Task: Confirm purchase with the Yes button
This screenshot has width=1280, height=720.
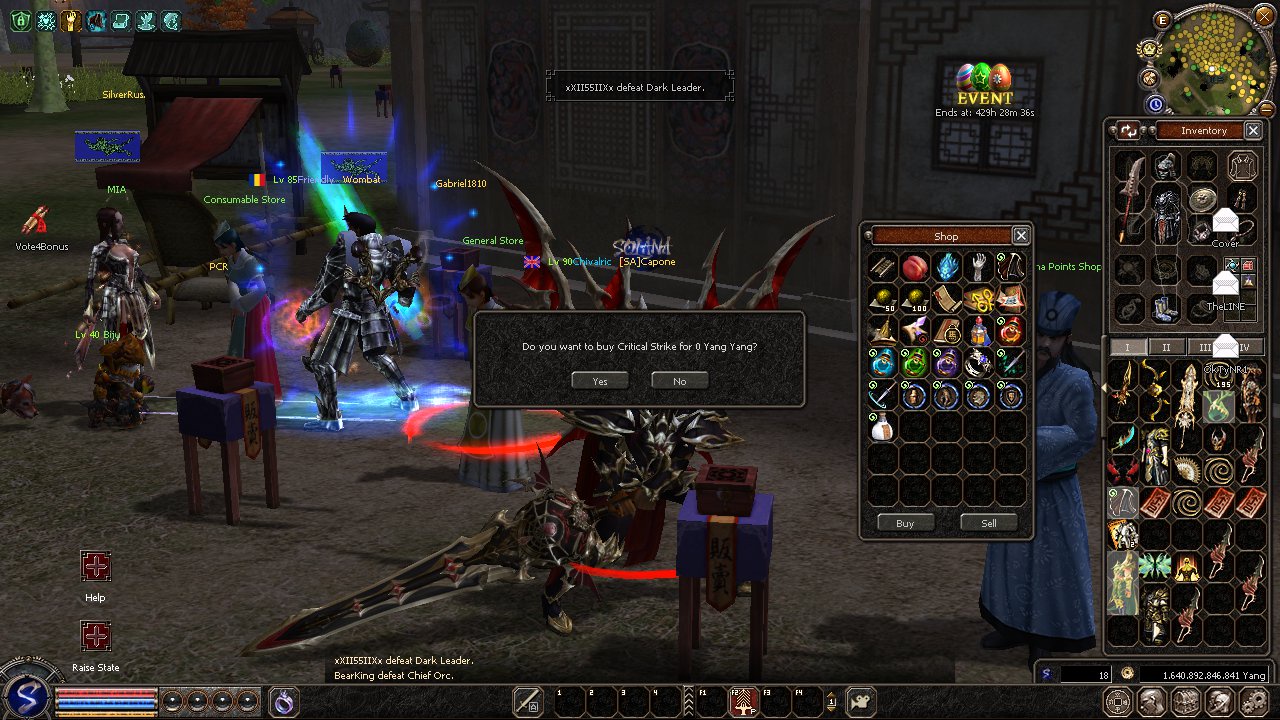Action: point(600,381)
